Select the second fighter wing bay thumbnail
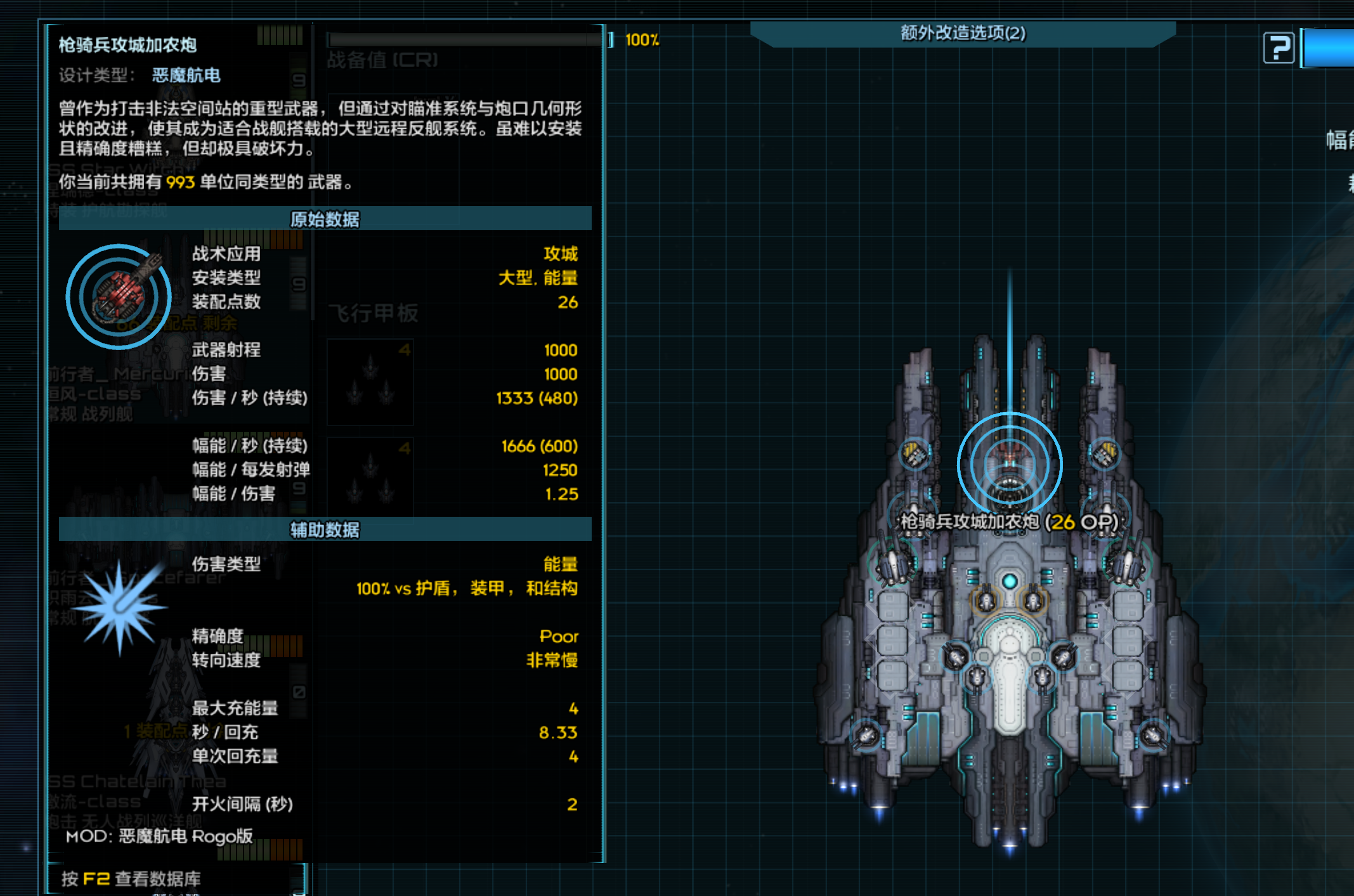 tap(370, 477)
